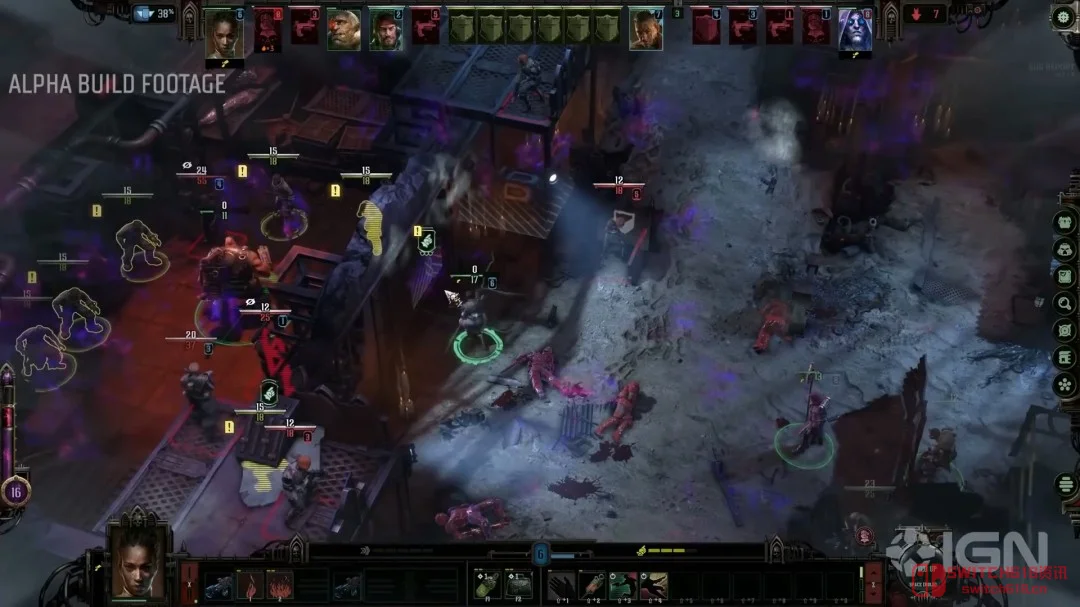This screenshot has height=607, width=1080.
Task: Select the bald brute's turn order portrait
Action: 343,29
